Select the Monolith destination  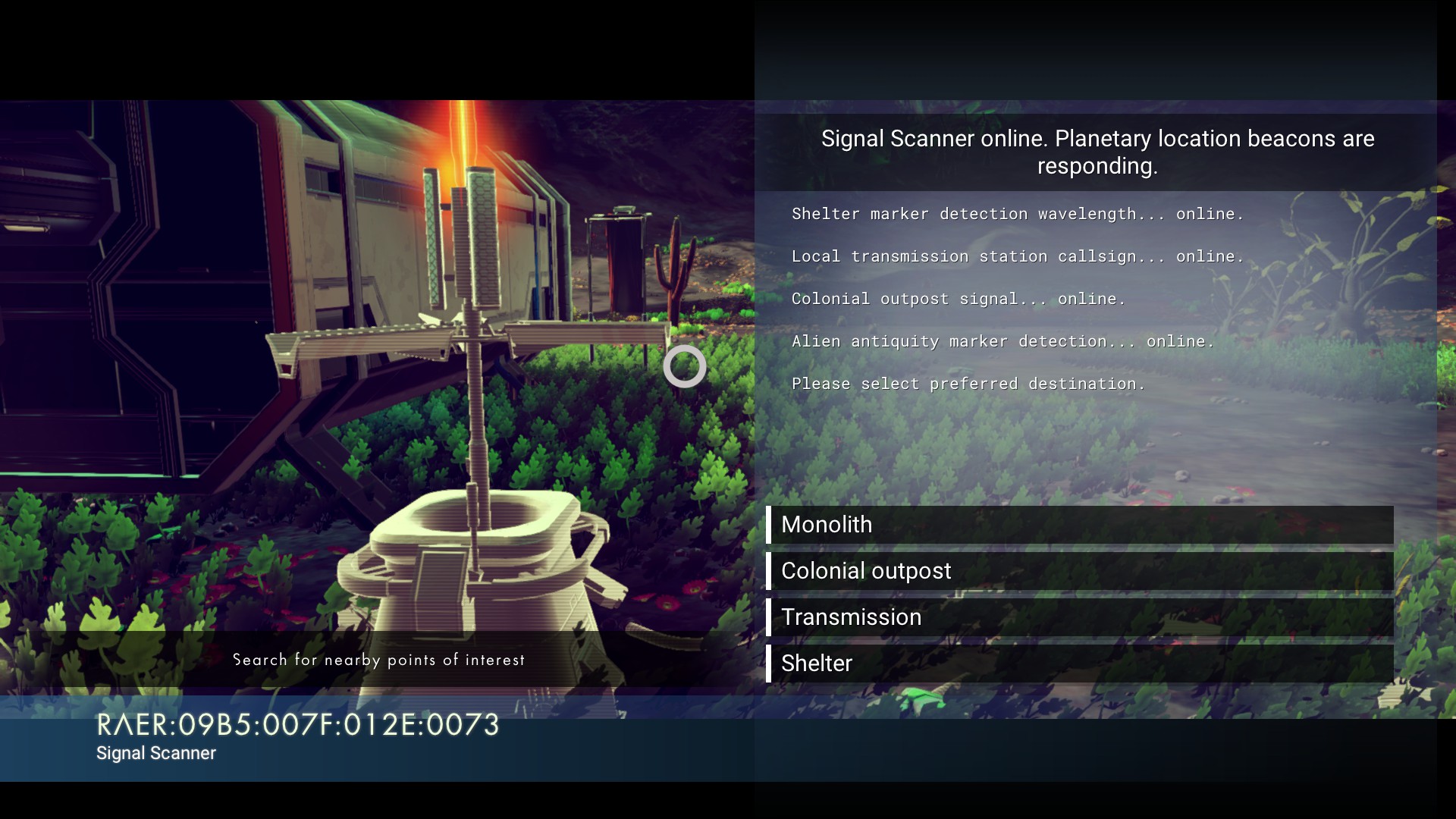coord(1079,525)
